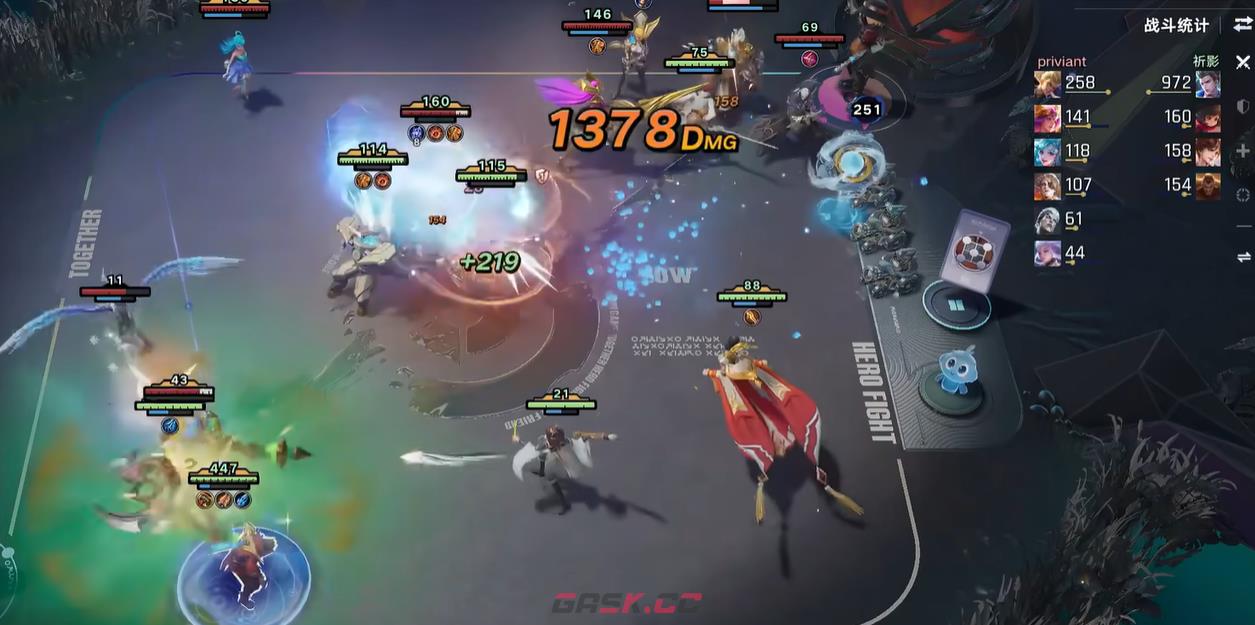Select the teal-haired hero row showing 118
Image resolution: width=1255 pixels, height=625 pixels.
[x=1048, y=152]
